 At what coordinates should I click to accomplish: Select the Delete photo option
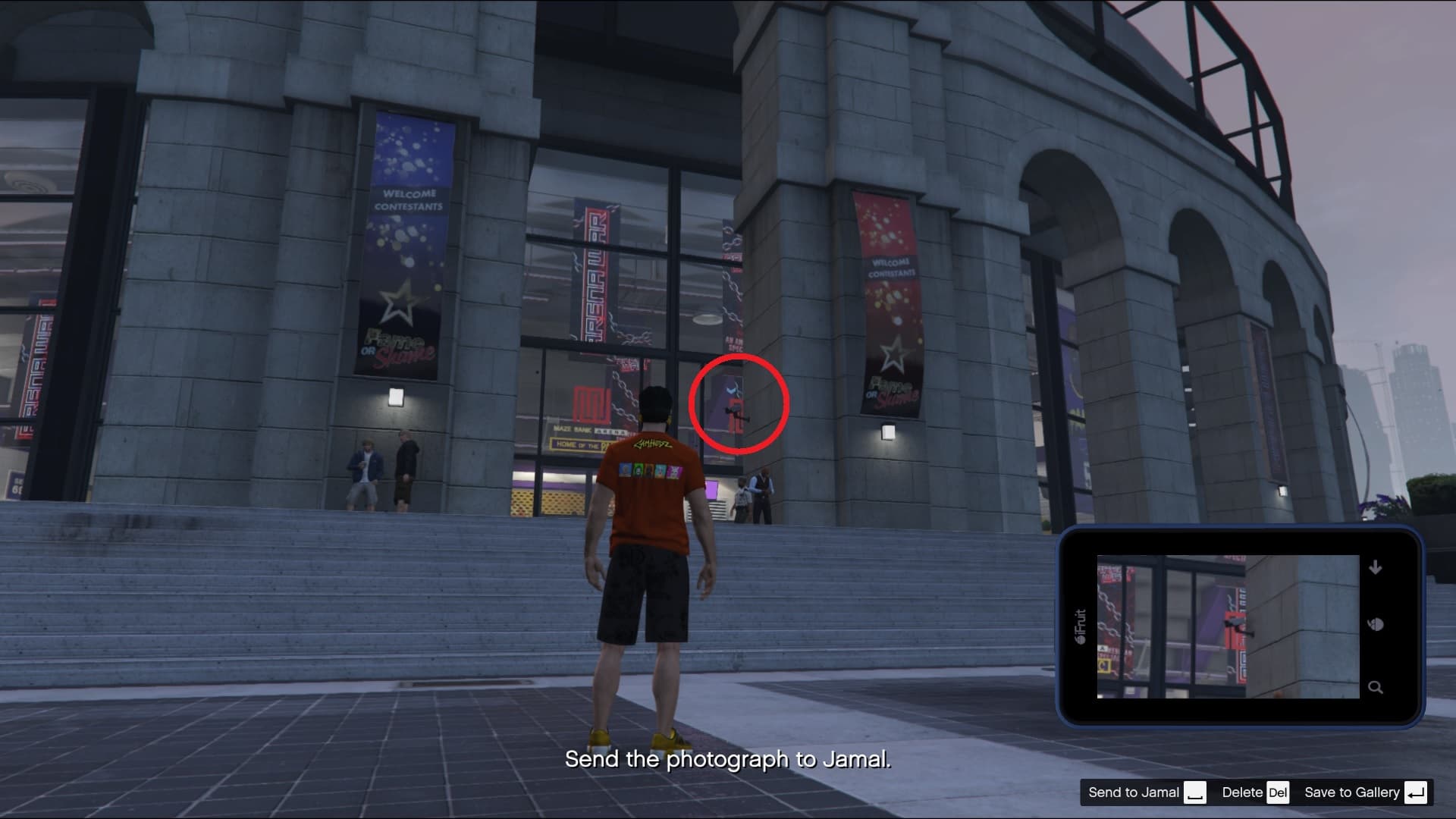click(1254, 792)
